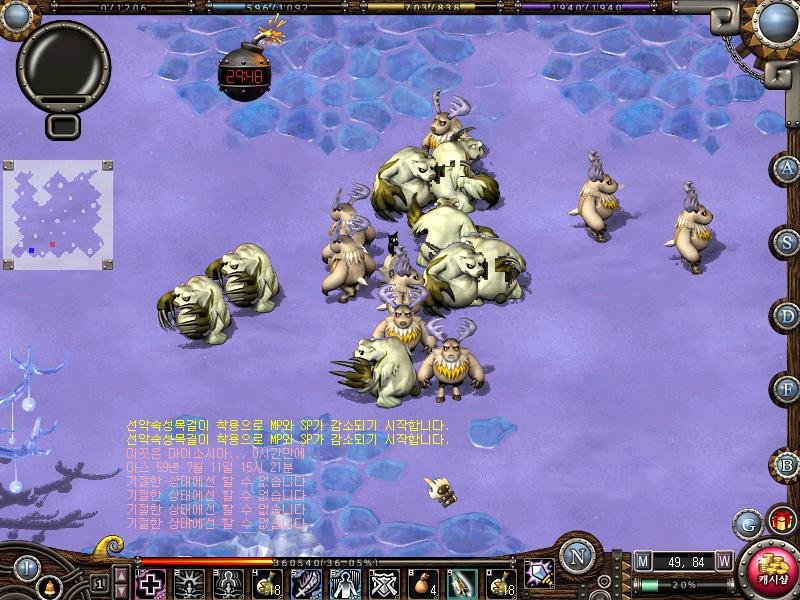Click the golden bell icon
This screenshot has width=800, height=600.
[48, 585]
